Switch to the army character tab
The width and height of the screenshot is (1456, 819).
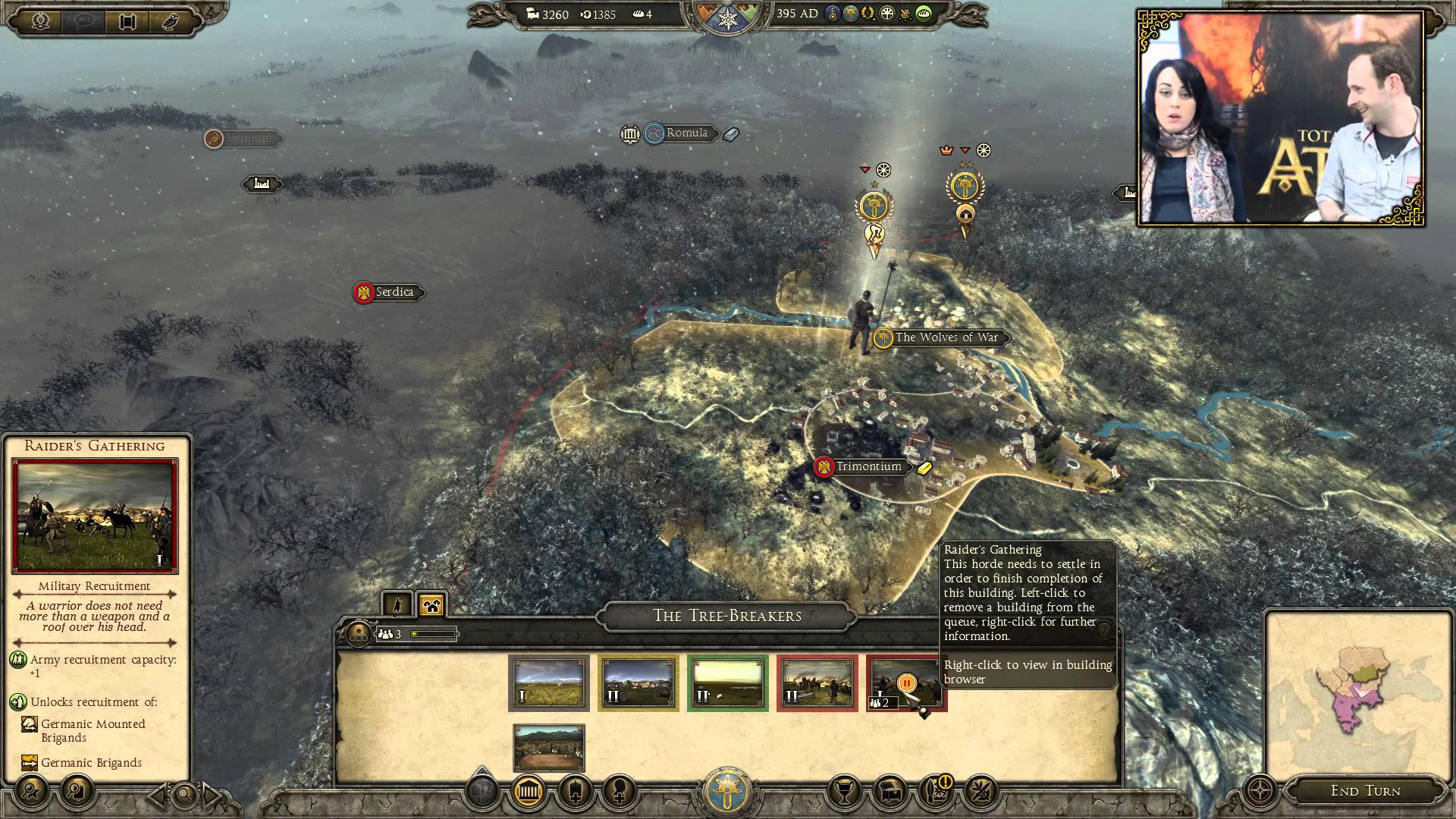[397, 604]
